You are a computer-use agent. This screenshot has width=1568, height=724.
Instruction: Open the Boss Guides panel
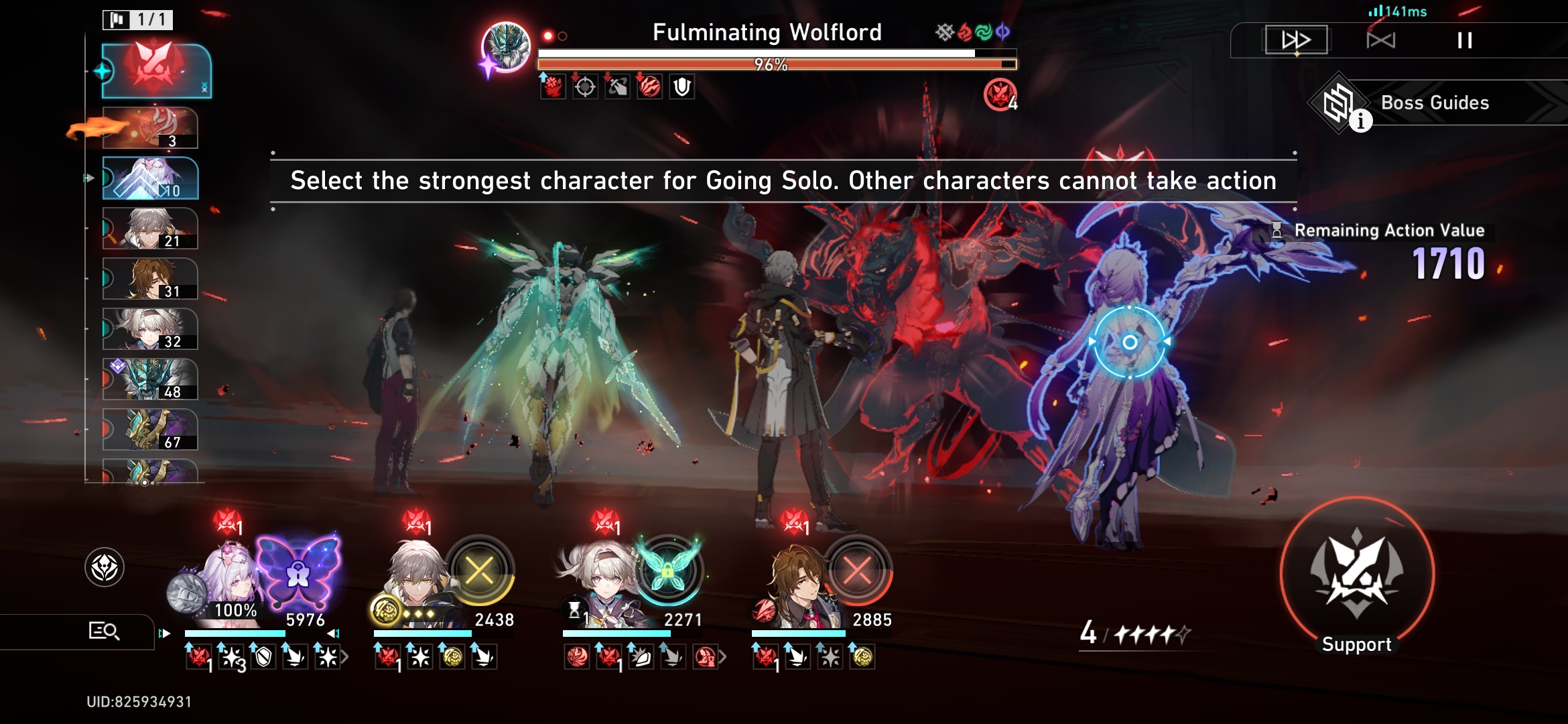[x=1434, y=103]
